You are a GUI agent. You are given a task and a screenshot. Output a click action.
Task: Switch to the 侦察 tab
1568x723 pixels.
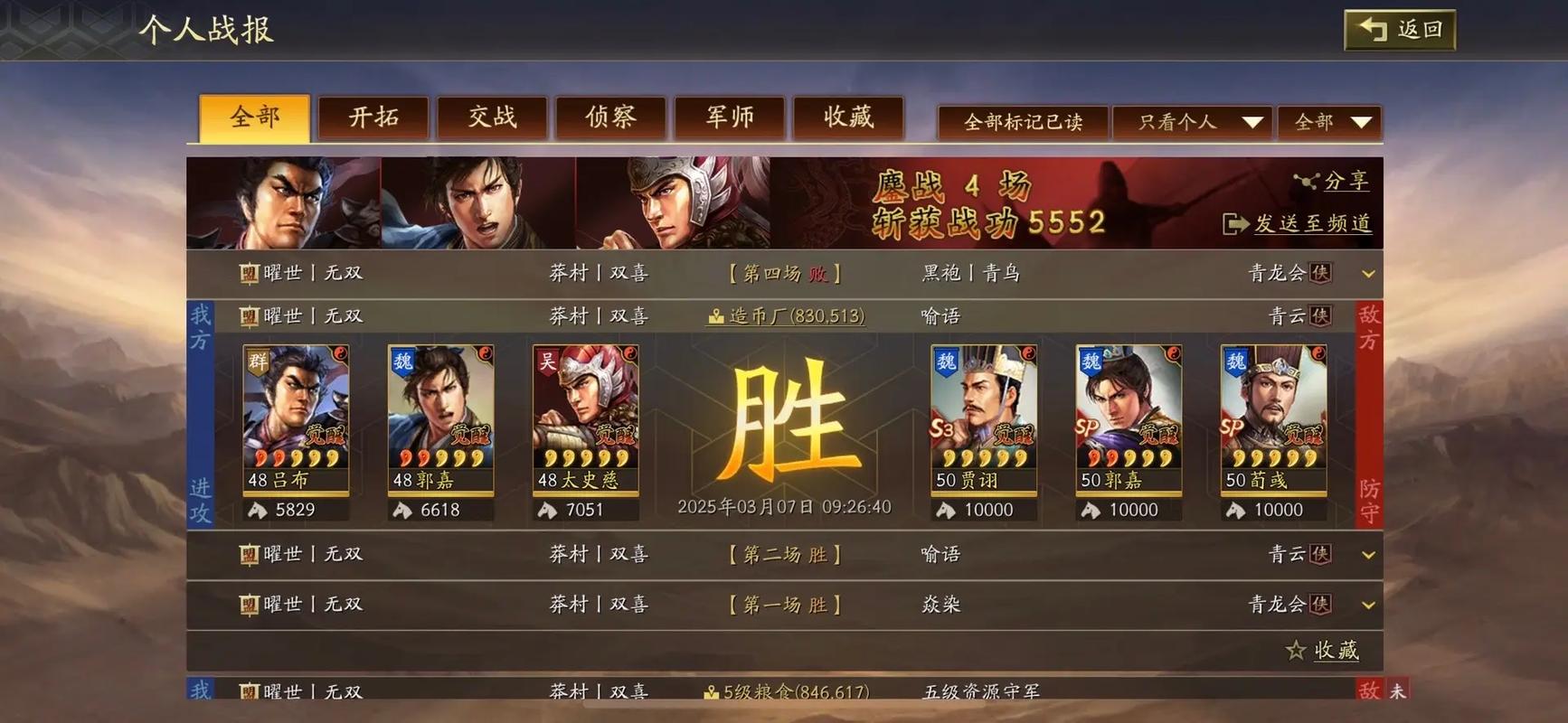click(609, 117)
